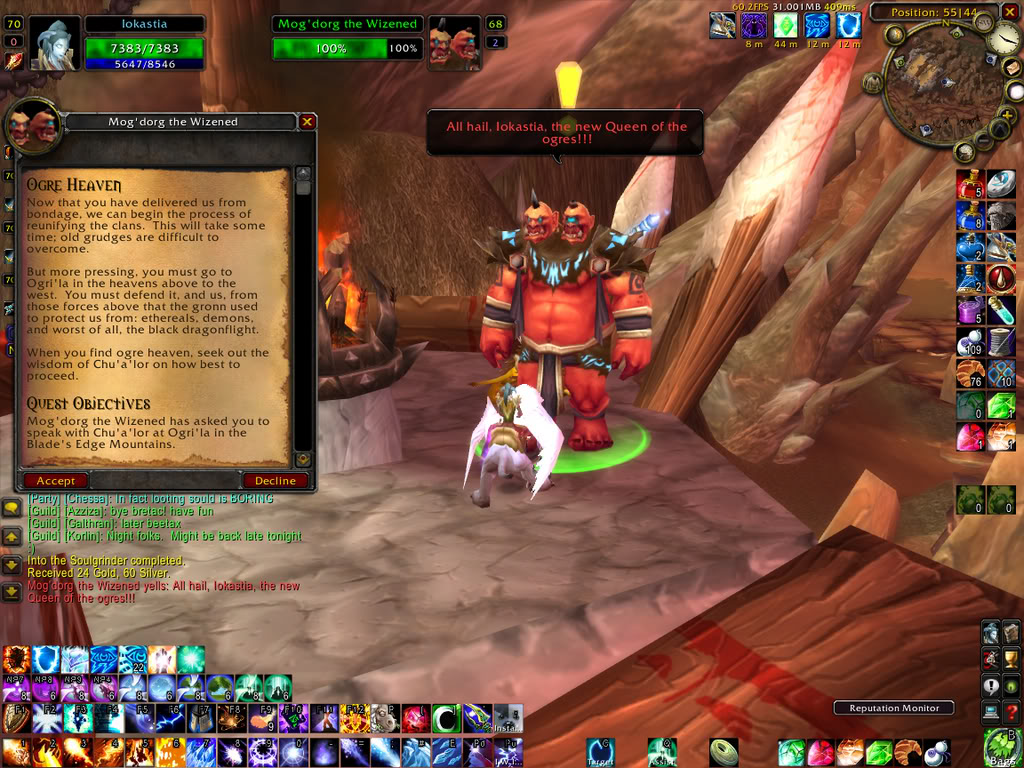
Task: Activate the shield ability bound to F1
Action: (x=16, y=718)
